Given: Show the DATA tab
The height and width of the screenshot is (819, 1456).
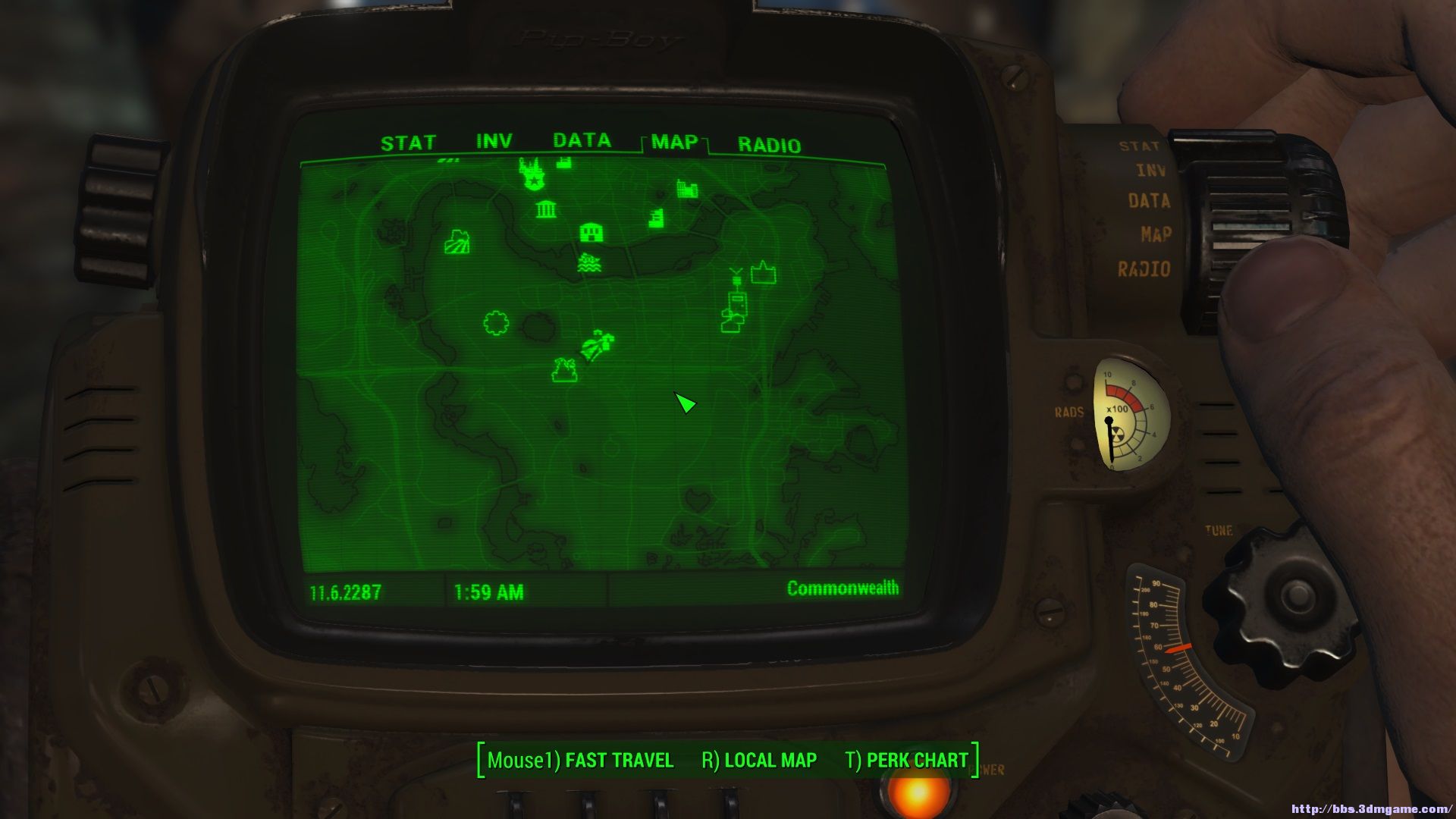Looking at the screenshot, I should click(582, 141).
